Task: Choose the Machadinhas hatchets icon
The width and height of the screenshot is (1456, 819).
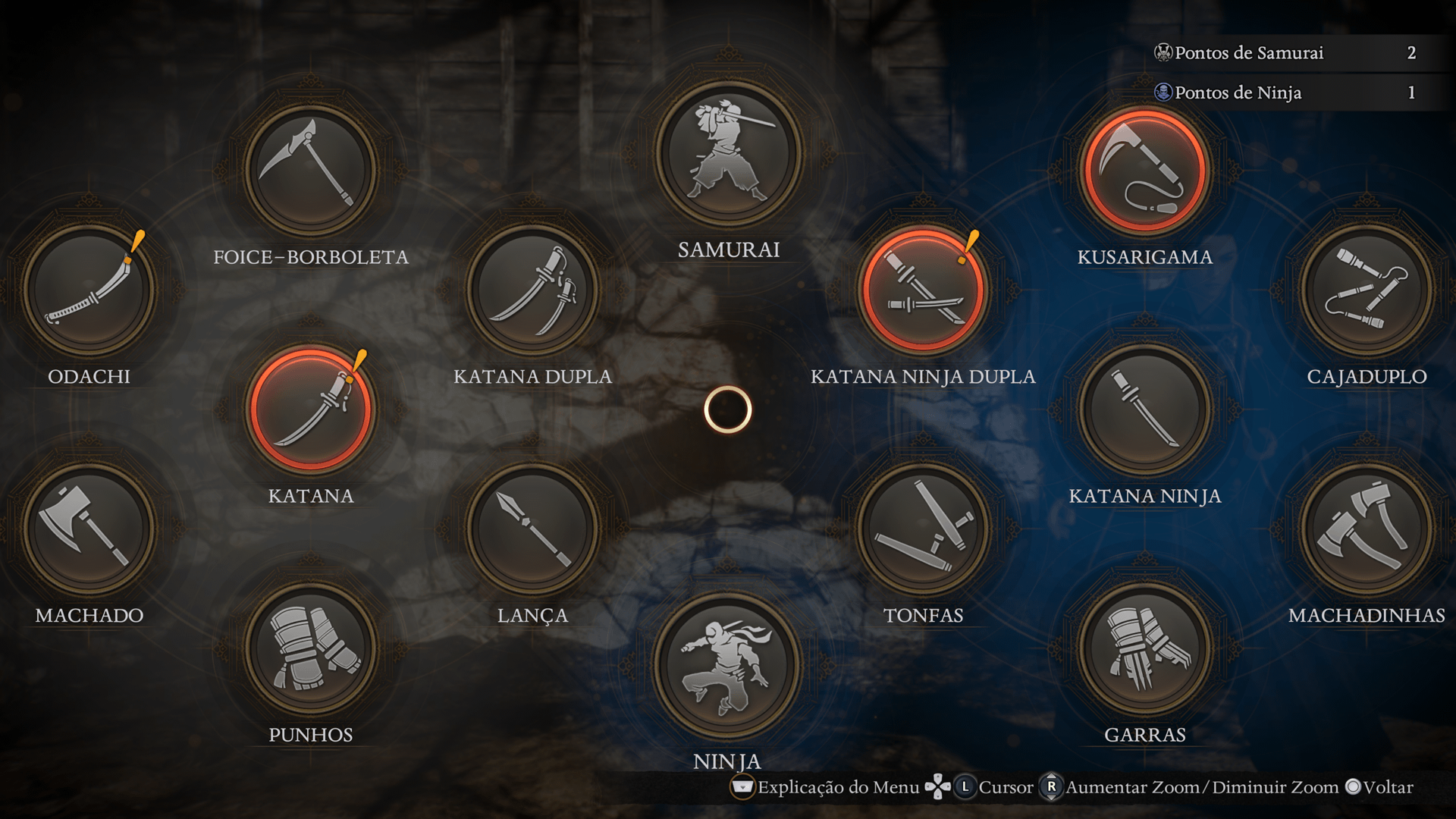Action: [x=1367, y=529]
